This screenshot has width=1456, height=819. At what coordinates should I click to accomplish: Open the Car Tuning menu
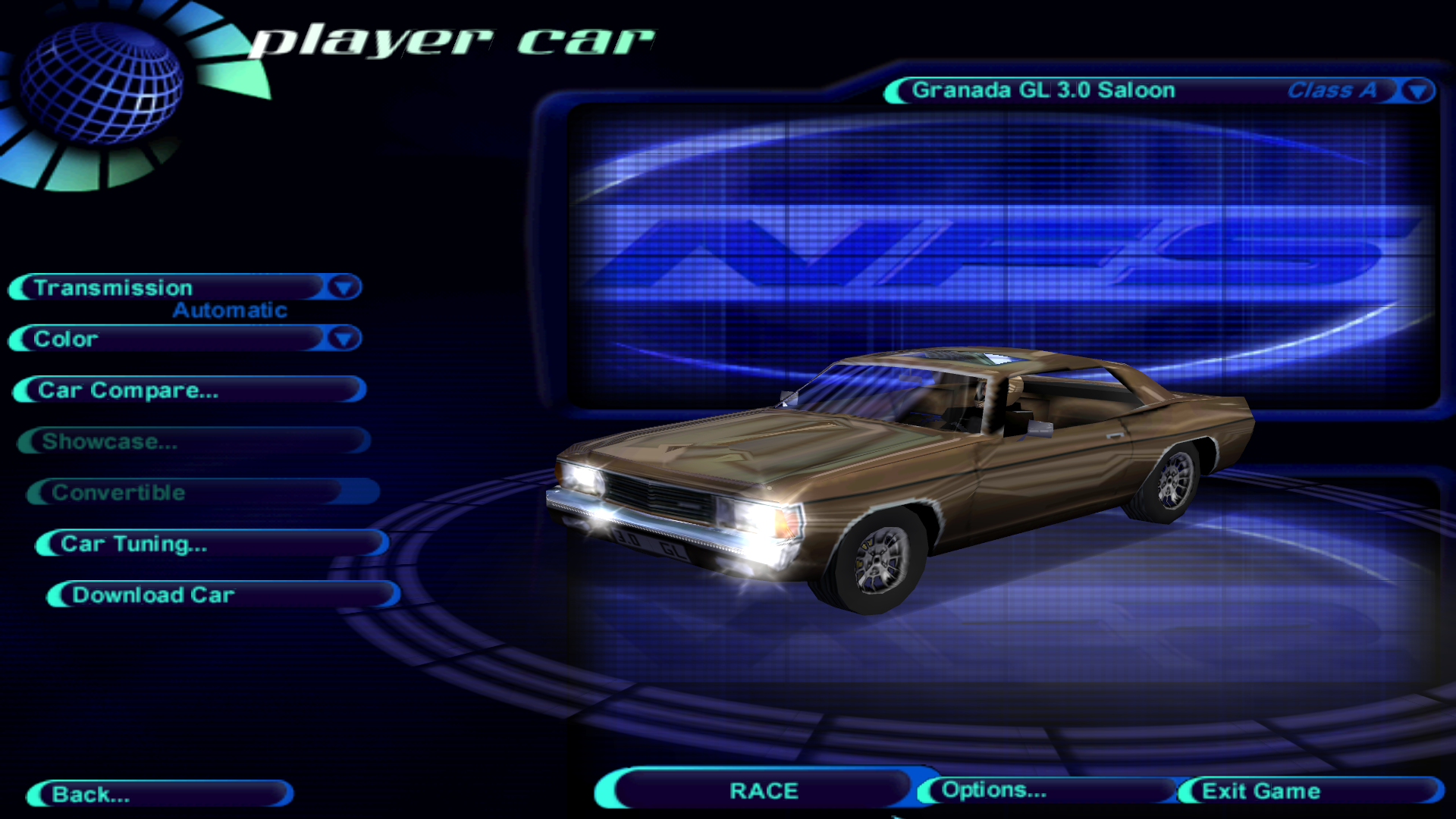(212, 544)
